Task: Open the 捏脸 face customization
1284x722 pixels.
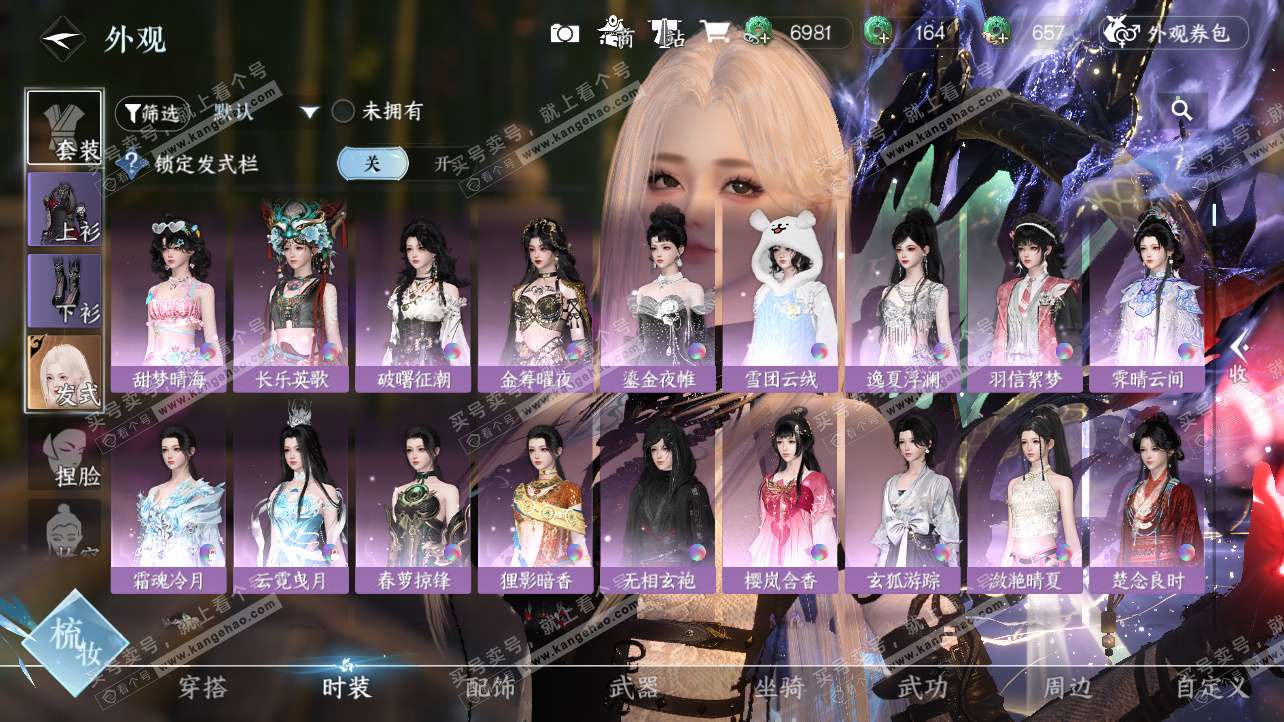Action: [65, 457]
